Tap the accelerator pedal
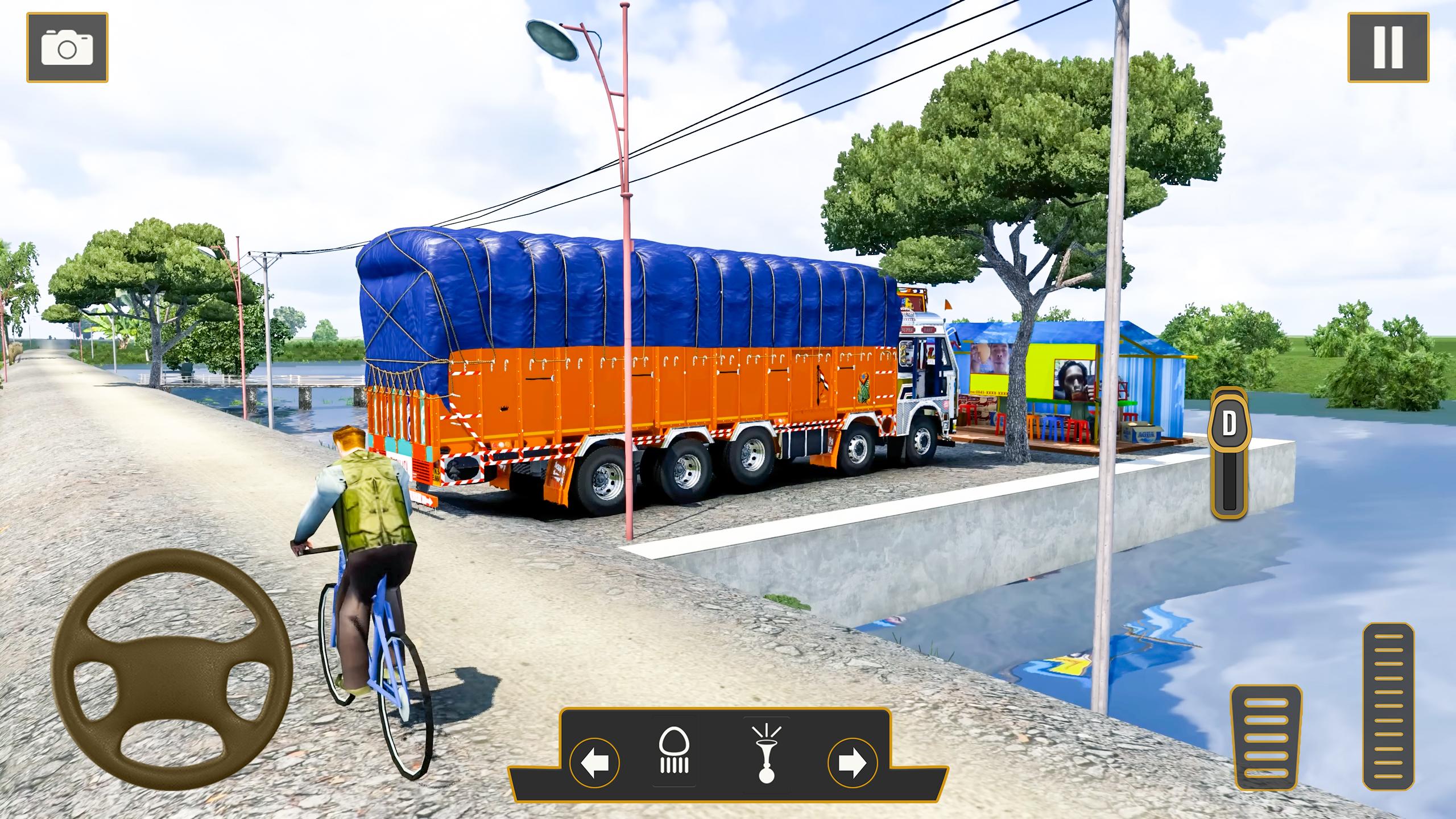 (x=1388, y=706)
